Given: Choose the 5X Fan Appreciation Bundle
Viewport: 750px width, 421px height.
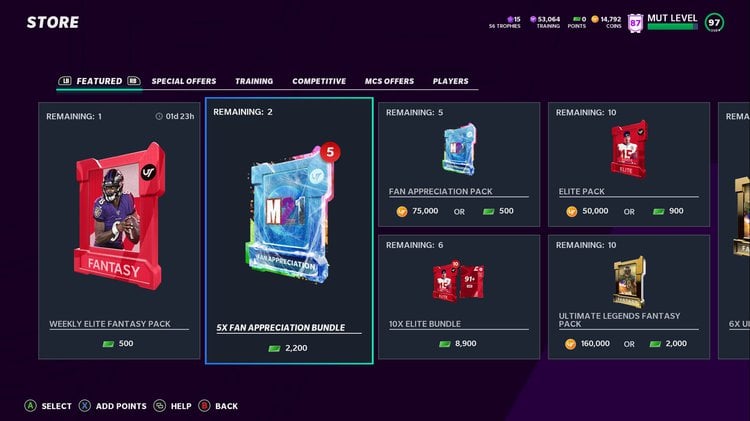Looking at the screenshot, I should point(289,230).
